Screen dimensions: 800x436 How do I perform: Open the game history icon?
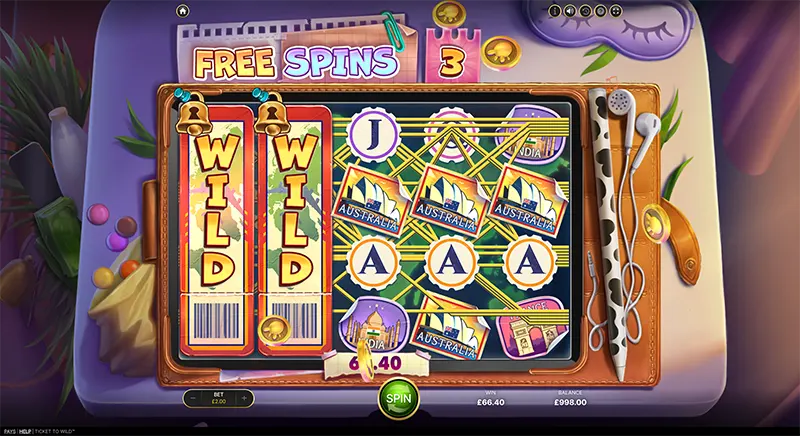585,11
